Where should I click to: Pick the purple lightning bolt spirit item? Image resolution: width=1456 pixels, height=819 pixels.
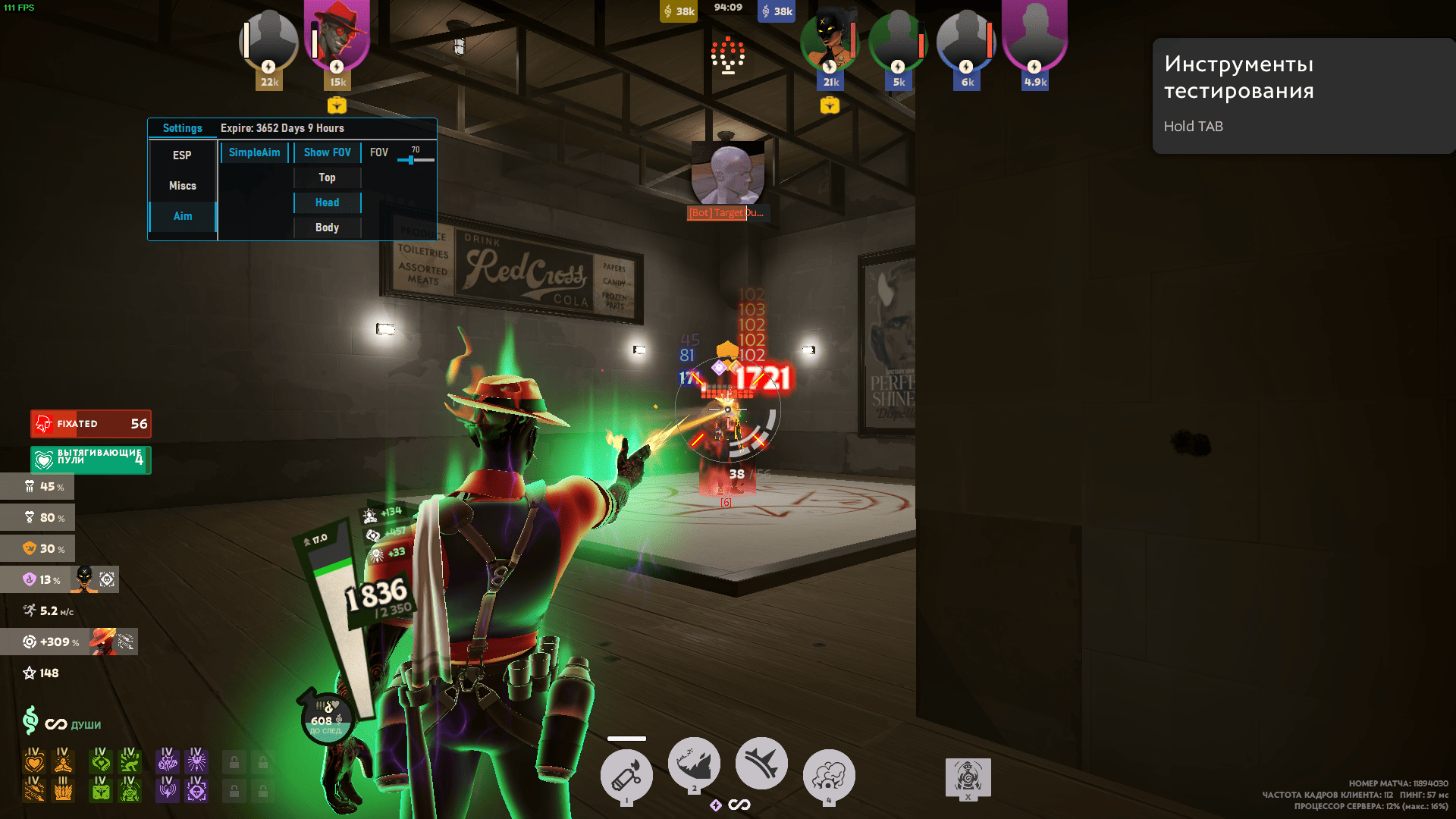coord(167,790)
